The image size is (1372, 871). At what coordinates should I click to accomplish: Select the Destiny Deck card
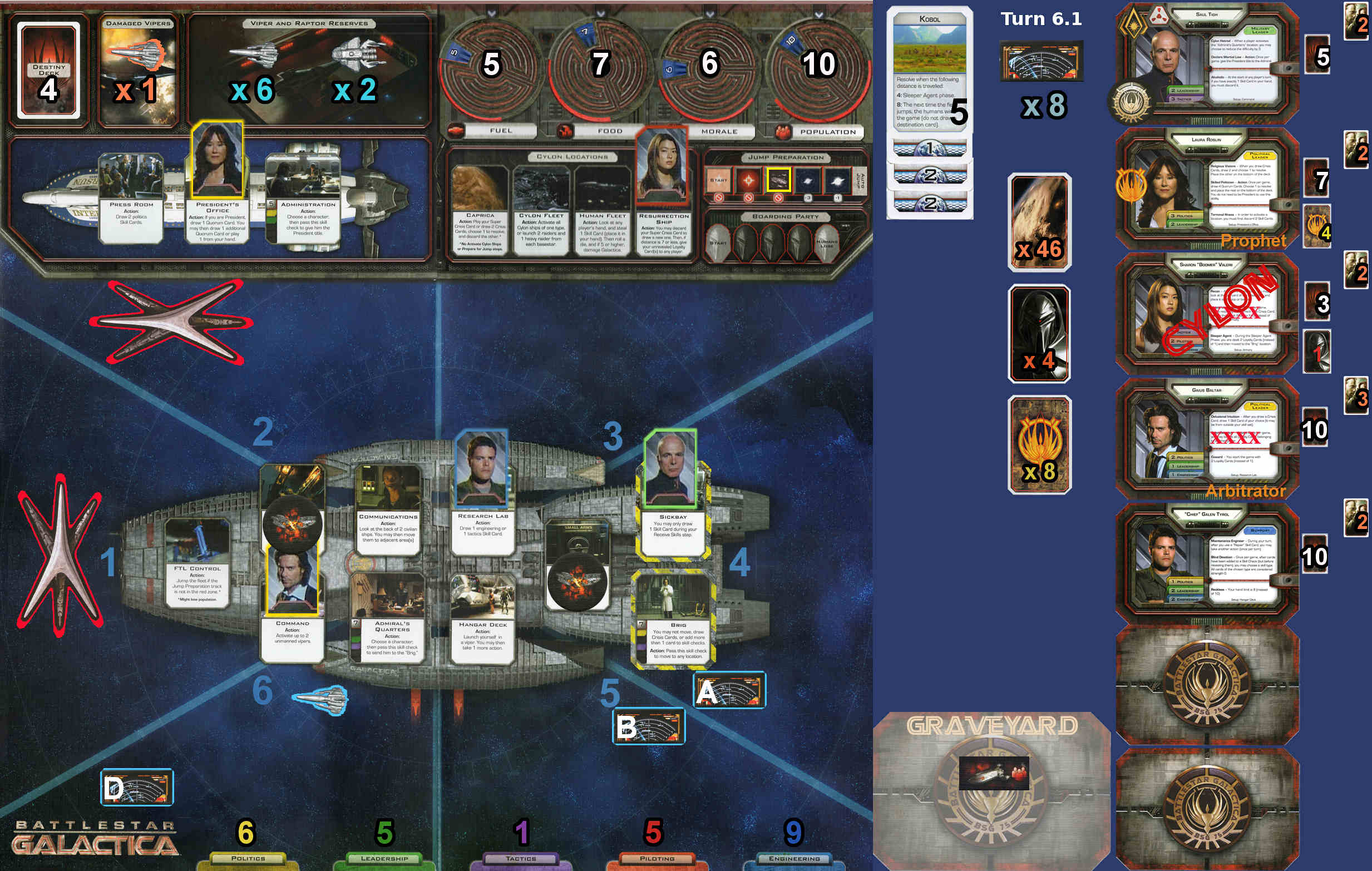(48, 70)
